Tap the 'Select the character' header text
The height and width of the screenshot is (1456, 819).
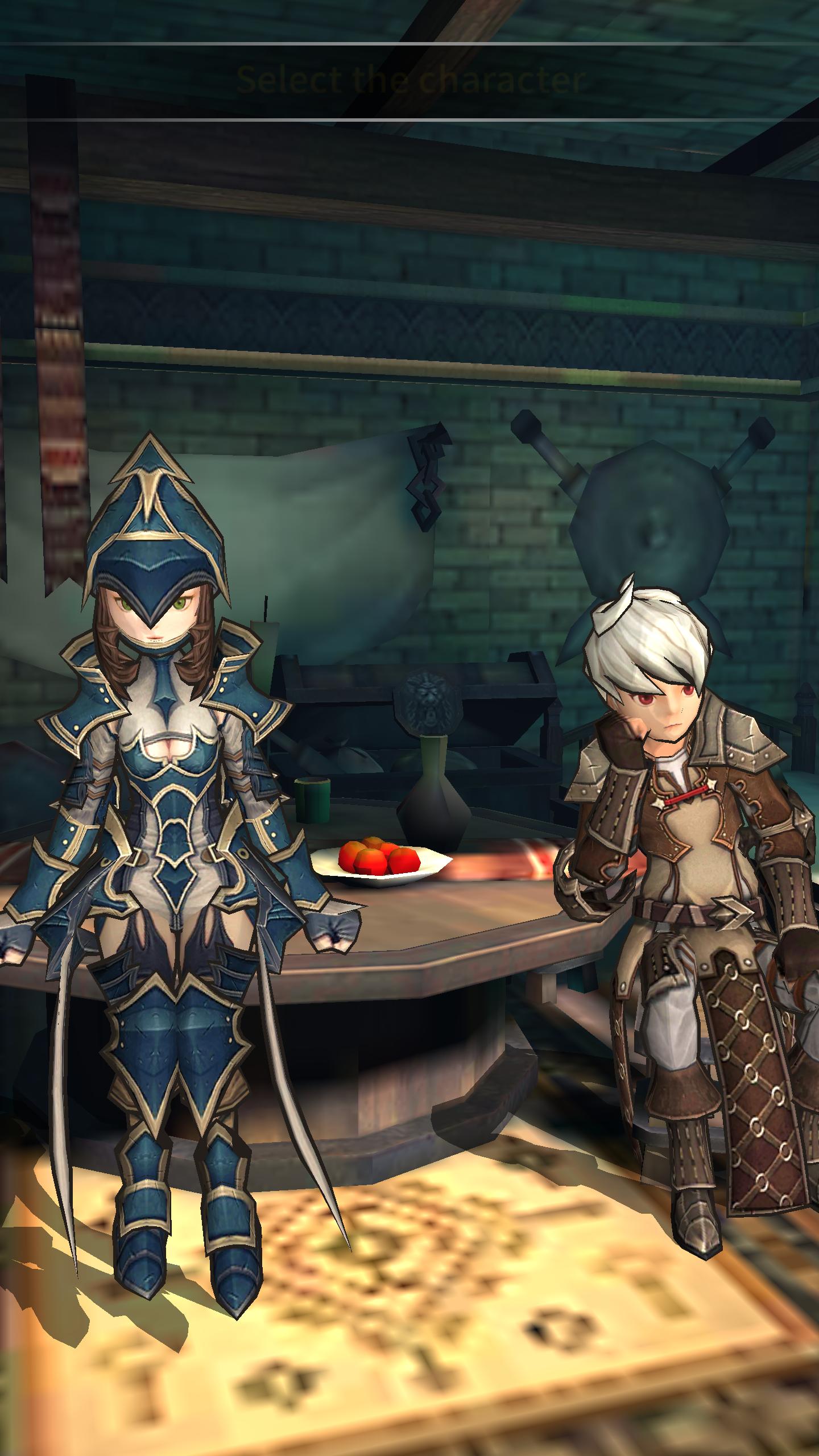[x=411, y=80]
